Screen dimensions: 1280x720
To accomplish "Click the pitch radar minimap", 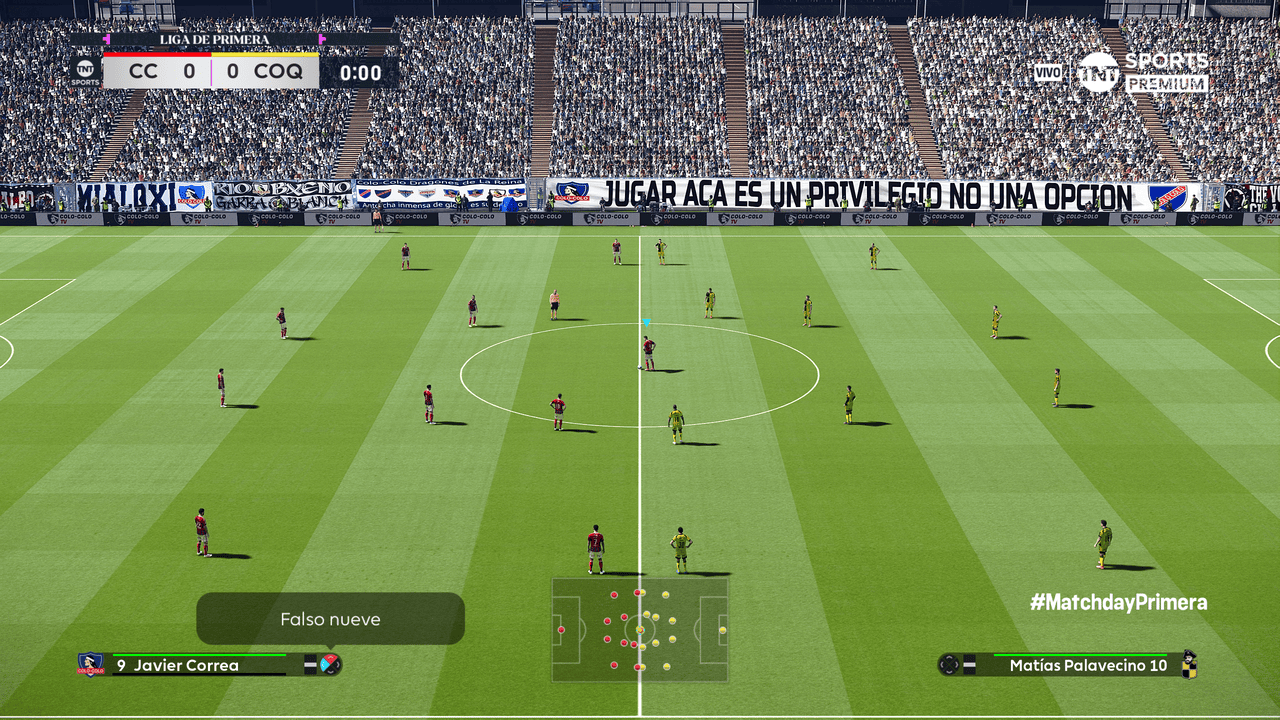I will click(640, 629).
